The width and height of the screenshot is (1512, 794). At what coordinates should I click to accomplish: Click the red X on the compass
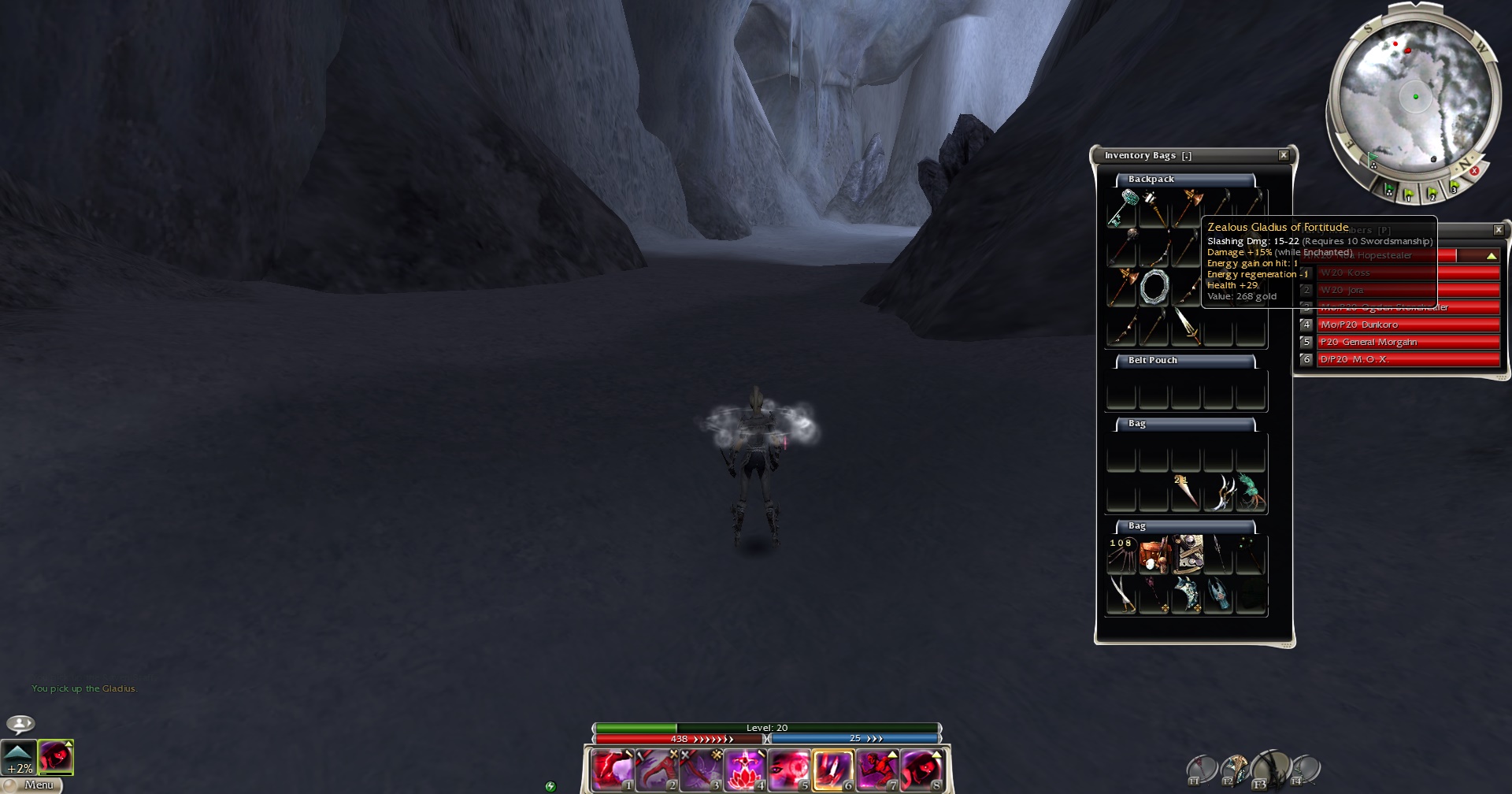click(1474, 171)
